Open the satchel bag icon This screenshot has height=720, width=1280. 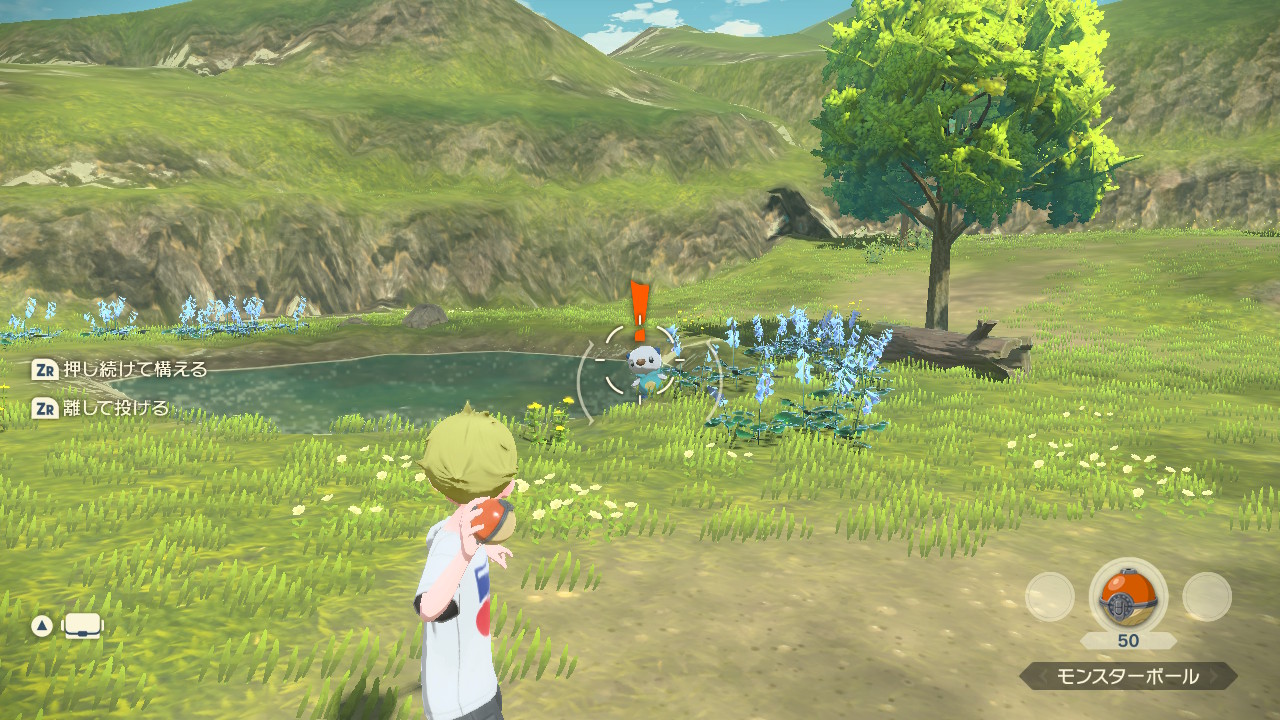(x=84, y=627)
